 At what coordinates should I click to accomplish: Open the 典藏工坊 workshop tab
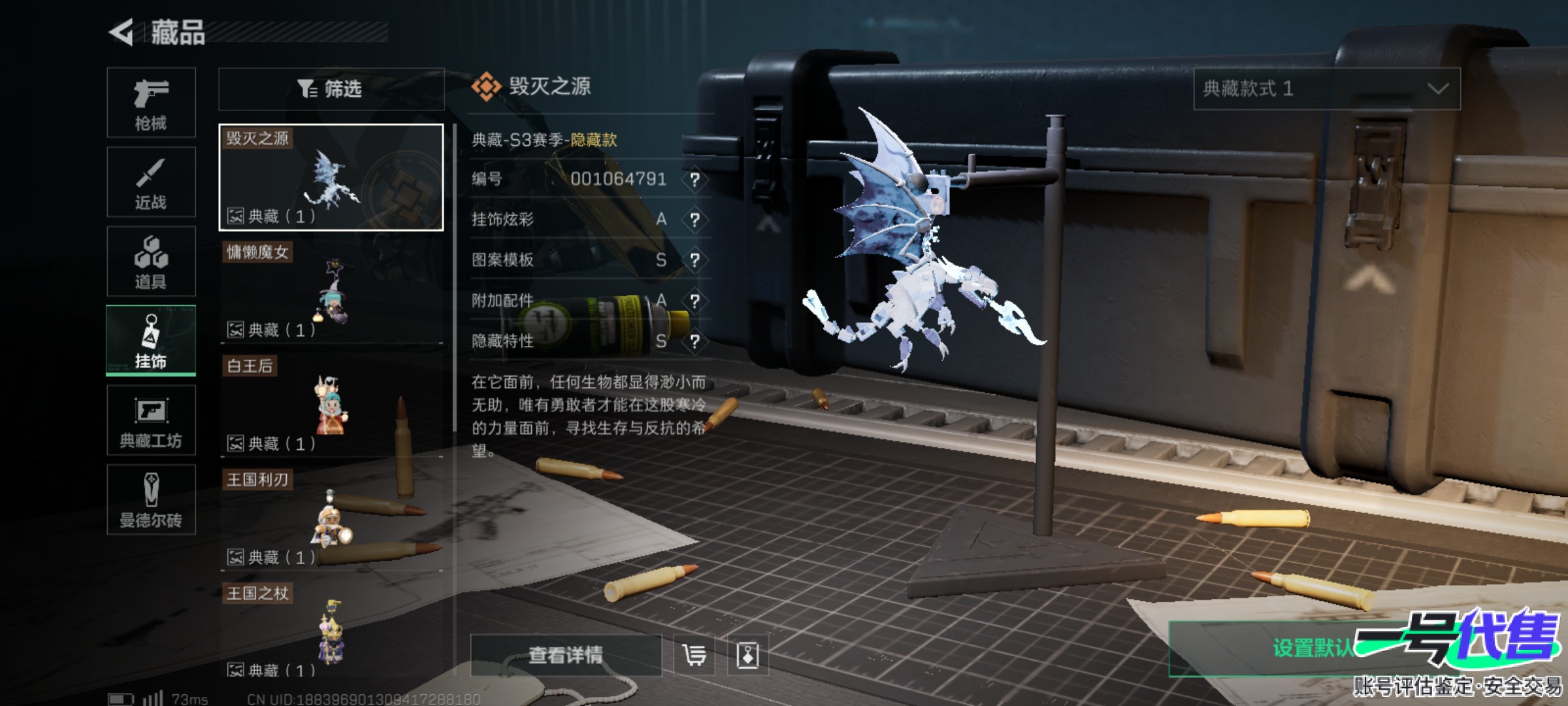[151, 420]
